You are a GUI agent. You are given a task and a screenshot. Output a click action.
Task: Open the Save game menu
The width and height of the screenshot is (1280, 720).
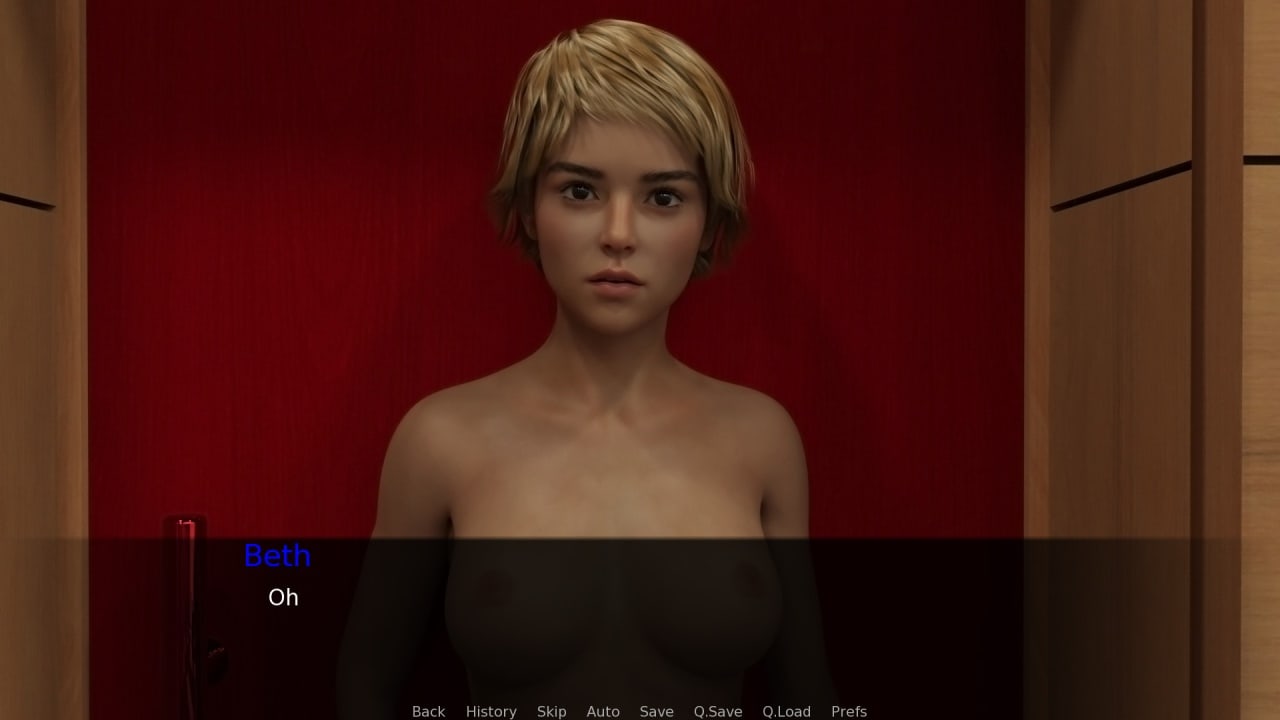656,711
